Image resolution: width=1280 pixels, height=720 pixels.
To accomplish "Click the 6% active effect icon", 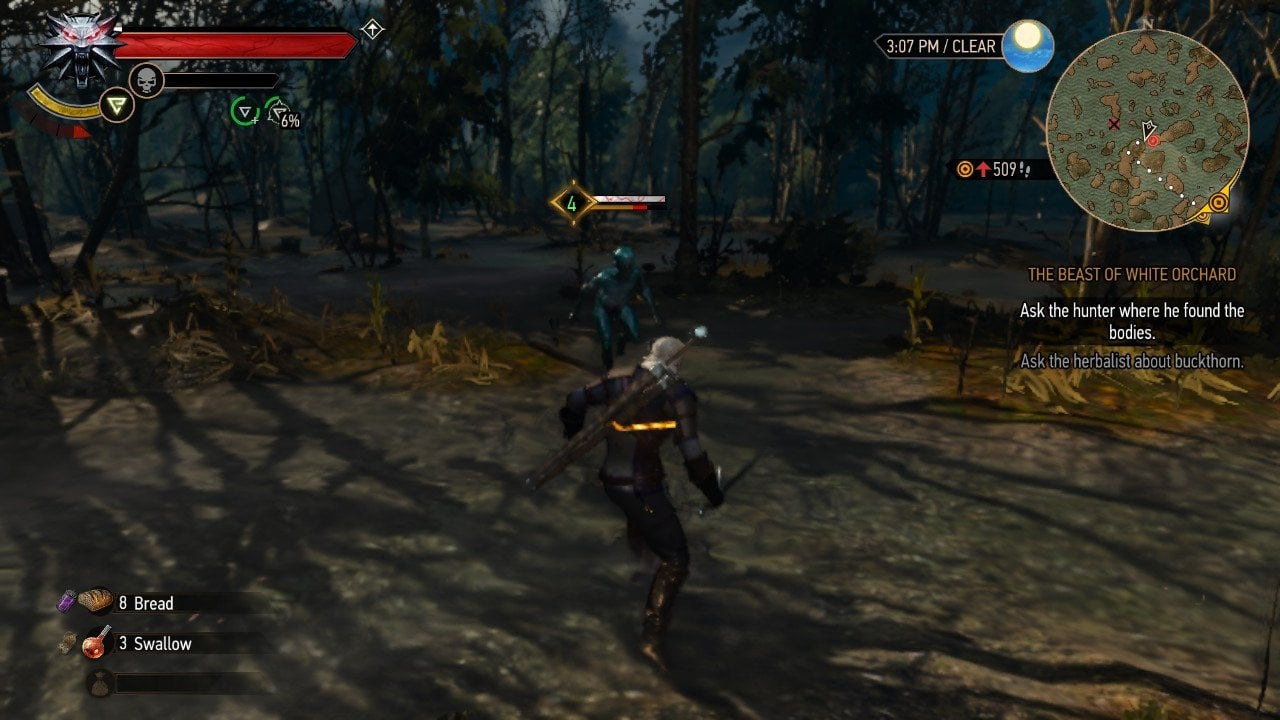I will point(280,113).
